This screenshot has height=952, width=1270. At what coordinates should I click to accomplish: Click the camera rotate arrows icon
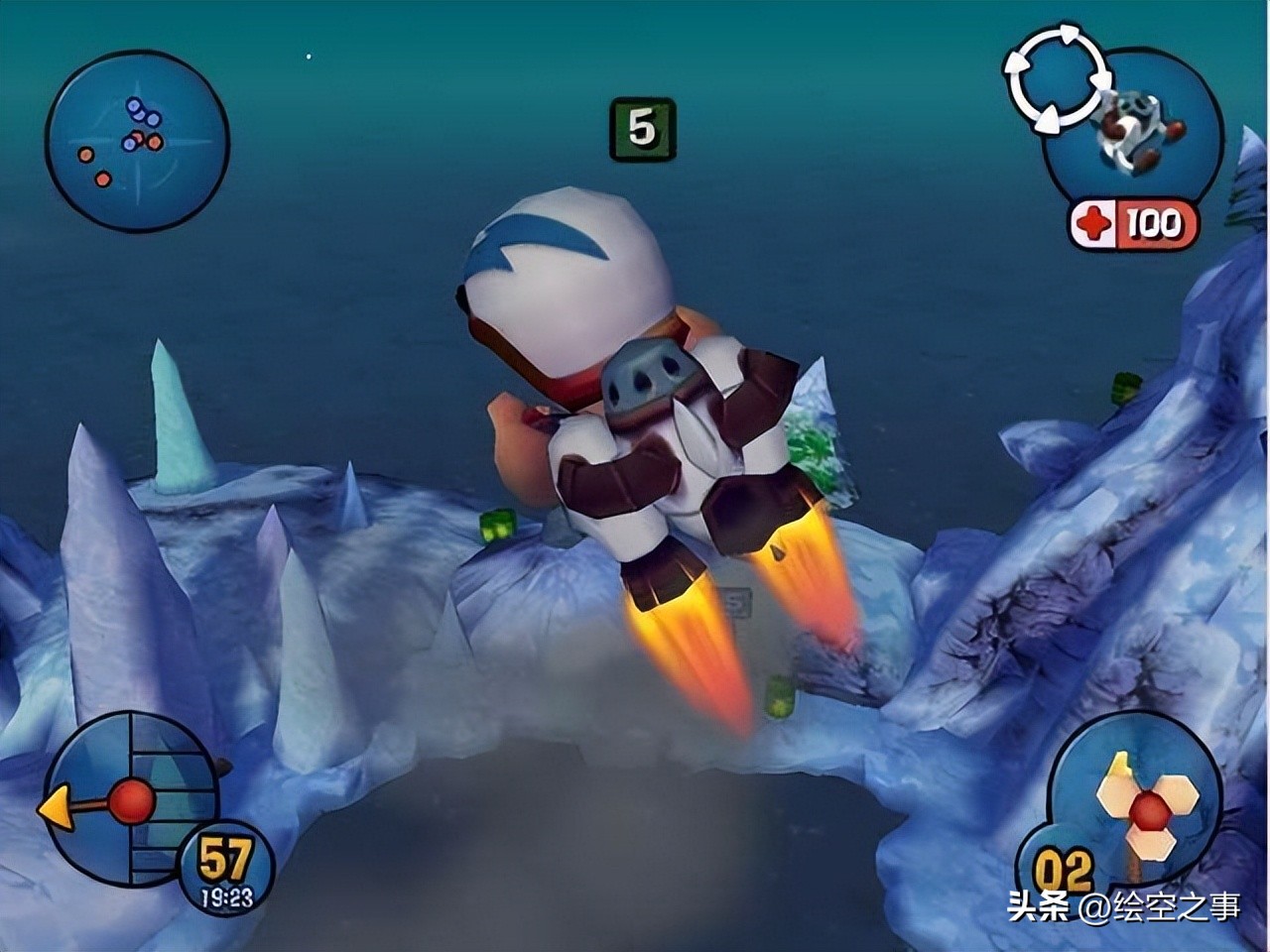click(1056, 78)
